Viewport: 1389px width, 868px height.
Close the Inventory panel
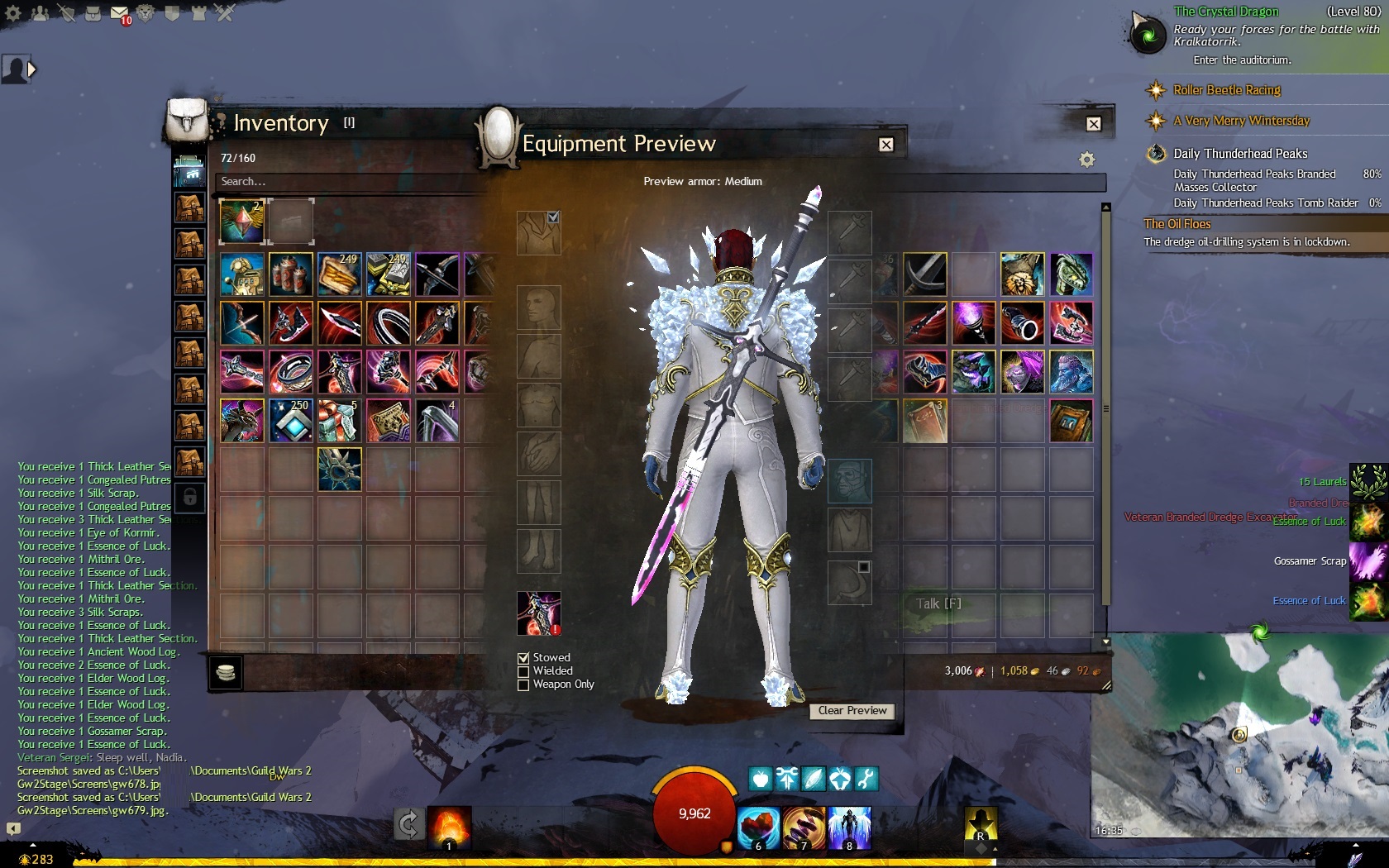click(1094, 124)
